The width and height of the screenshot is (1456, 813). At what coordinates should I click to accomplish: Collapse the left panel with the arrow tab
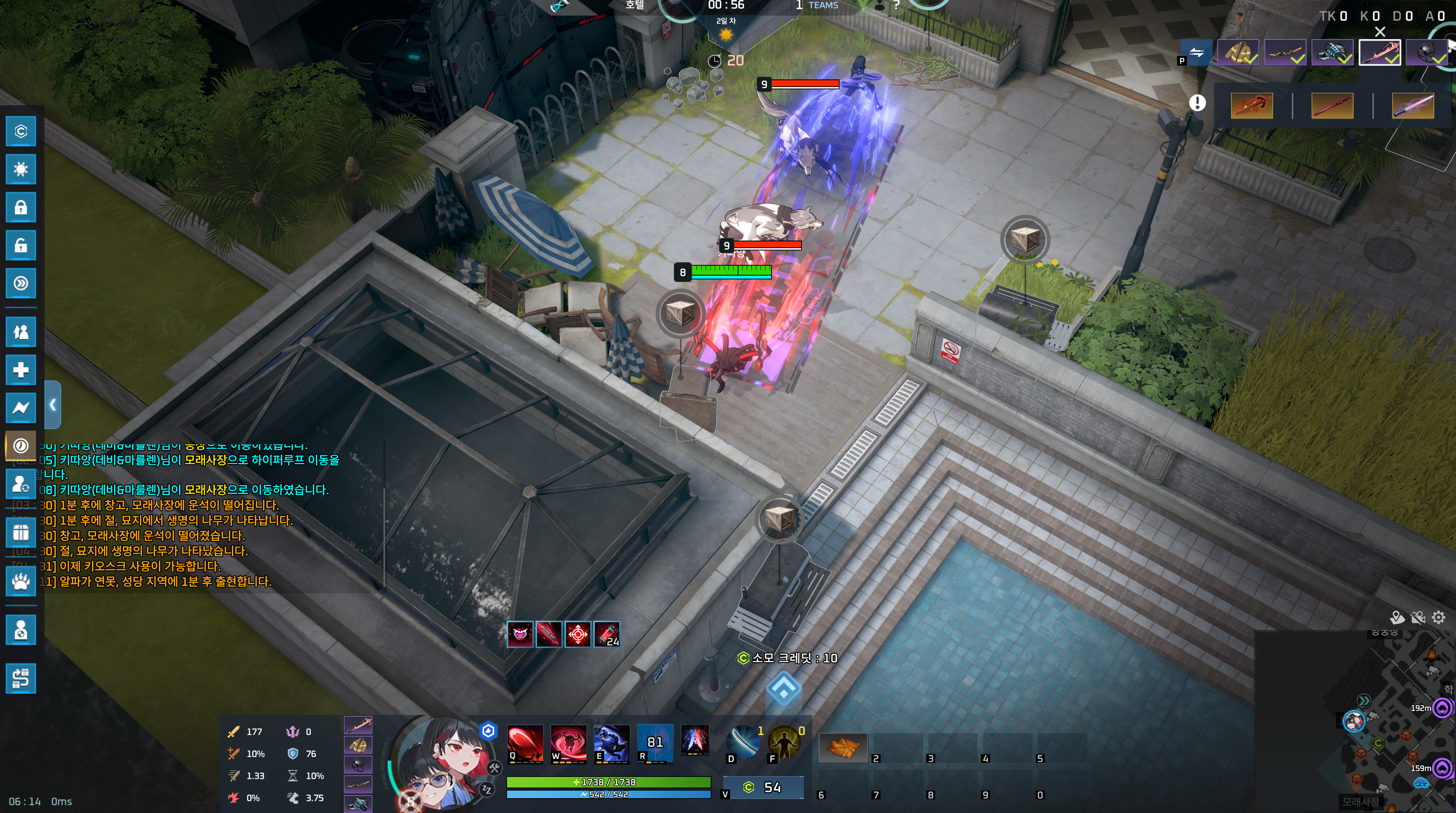(52, 405)
